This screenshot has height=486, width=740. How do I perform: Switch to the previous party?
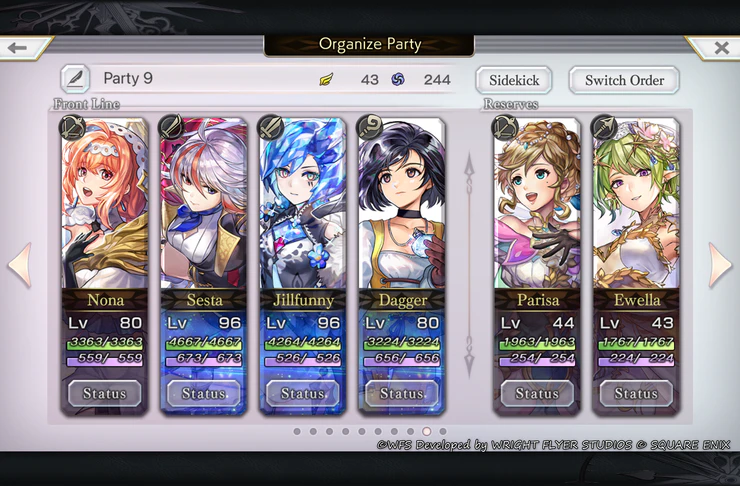(20, 265)
